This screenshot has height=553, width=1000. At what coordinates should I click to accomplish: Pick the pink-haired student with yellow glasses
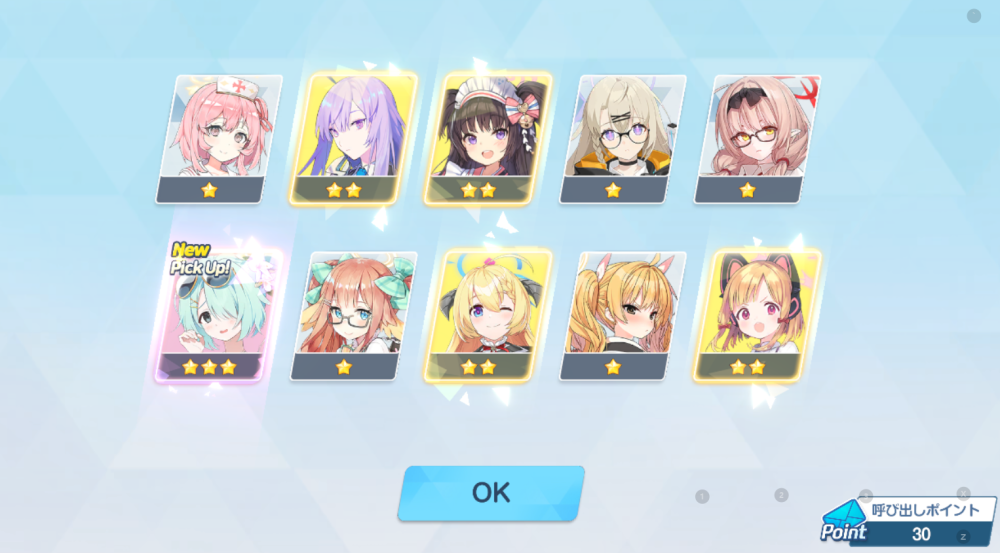pos(757,138)
